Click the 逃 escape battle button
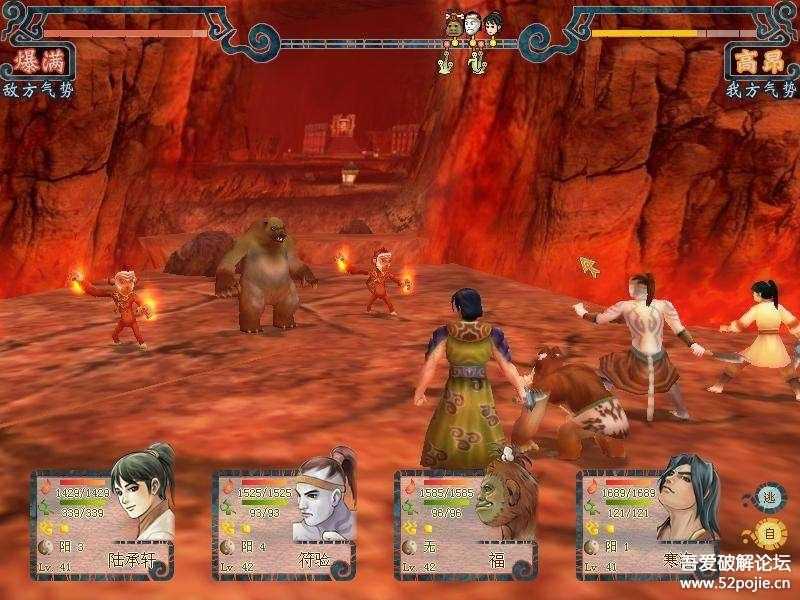This screenshot has height=600, width=800. (768, 497)
